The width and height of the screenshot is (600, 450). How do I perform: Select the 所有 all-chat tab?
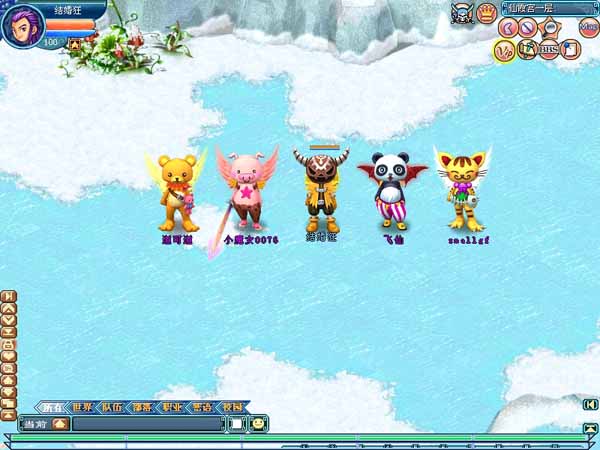point(52,407)
